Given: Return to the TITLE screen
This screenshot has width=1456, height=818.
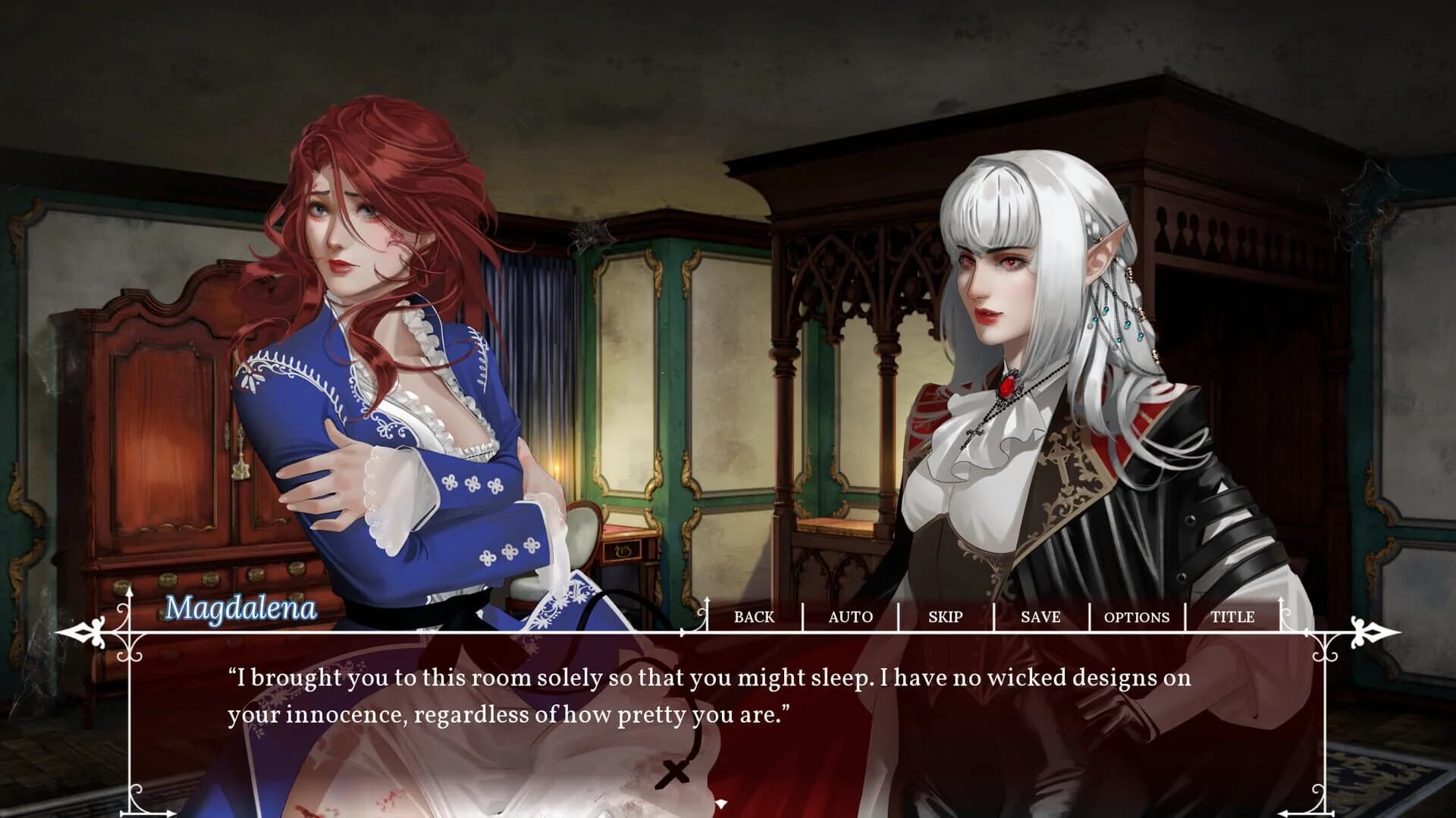Looking at the screenshot, I should tap(1235, 618).
